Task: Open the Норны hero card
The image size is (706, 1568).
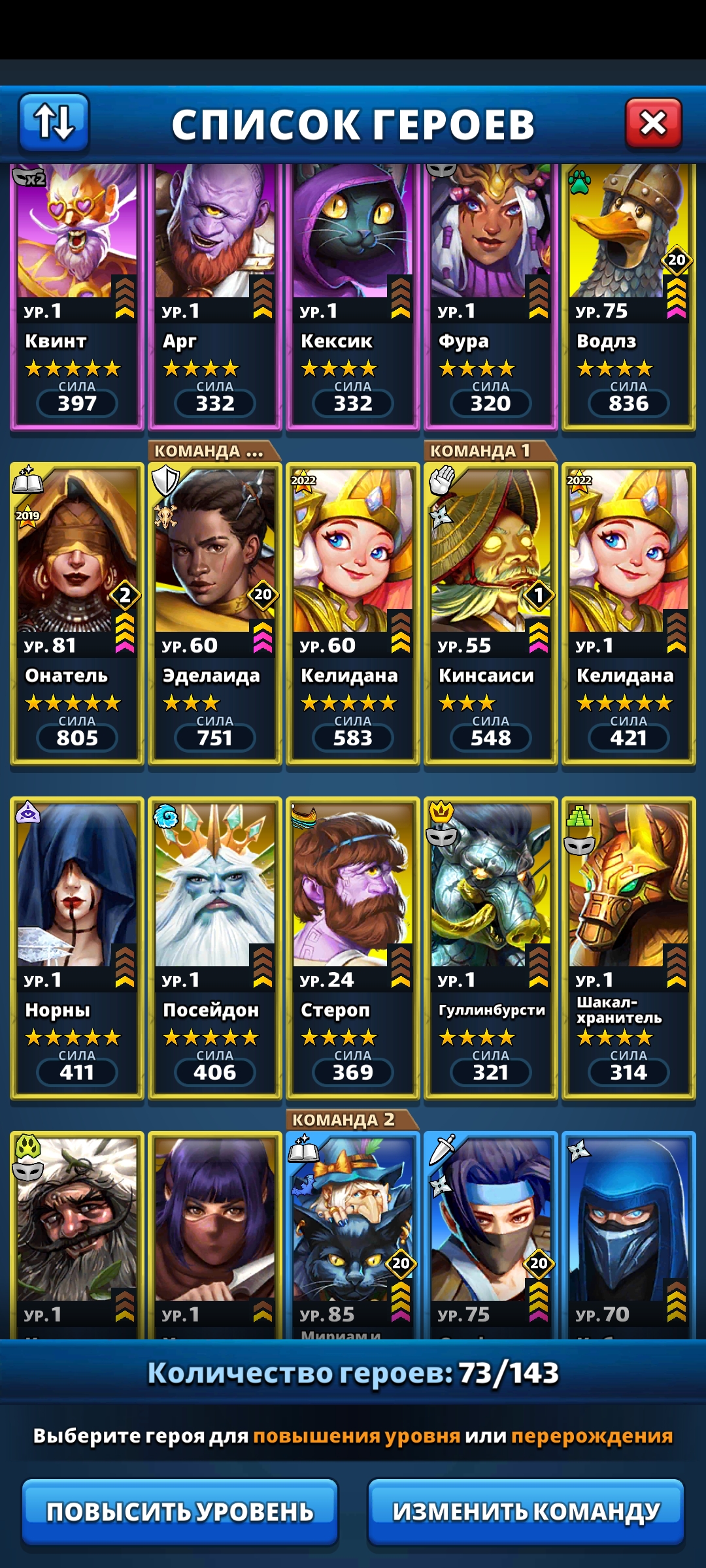Action: coord(77,947)
